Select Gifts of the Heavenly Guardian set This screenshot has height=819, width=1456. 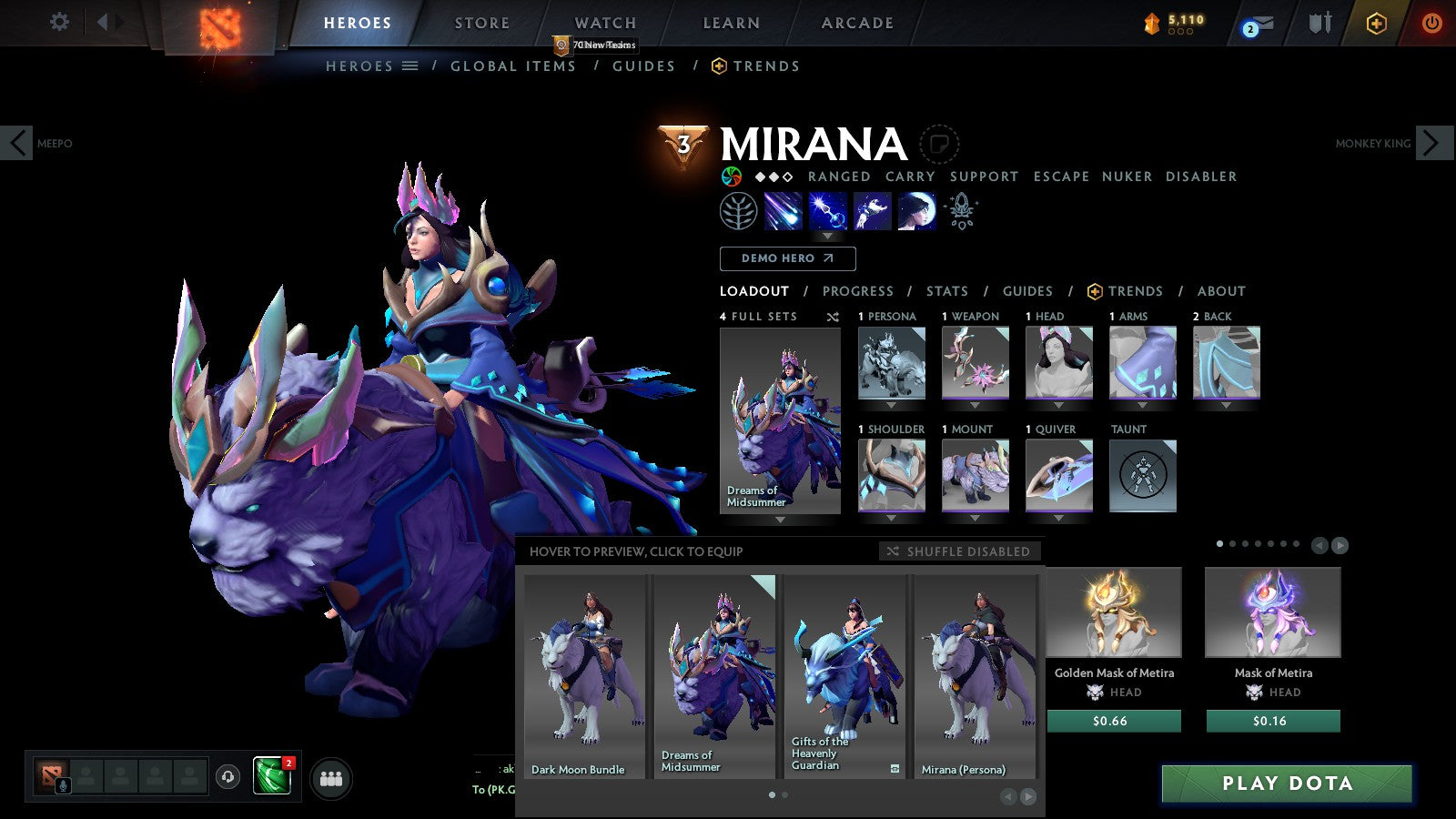(x=845, y=675)
